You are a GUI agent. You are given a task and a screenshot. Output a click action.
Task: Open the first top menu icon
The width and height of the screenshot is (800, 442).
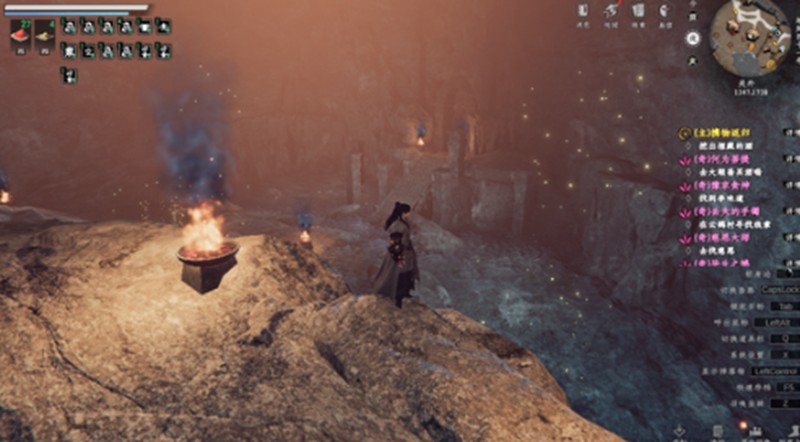pyautogui.click(x=584, y=12)
